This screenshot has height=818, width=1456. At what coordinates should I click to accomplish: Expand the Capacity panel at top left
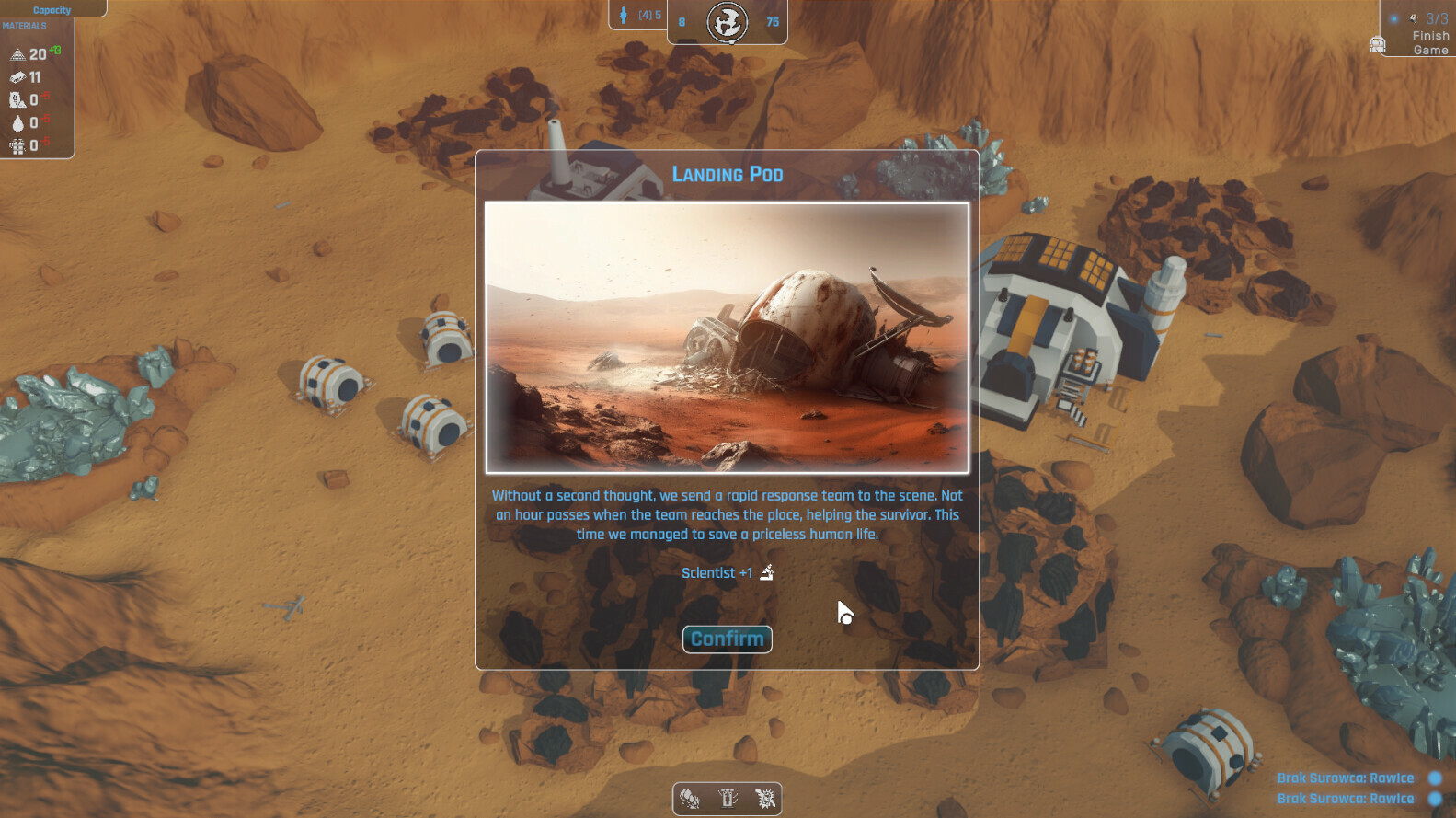point(52,9)
